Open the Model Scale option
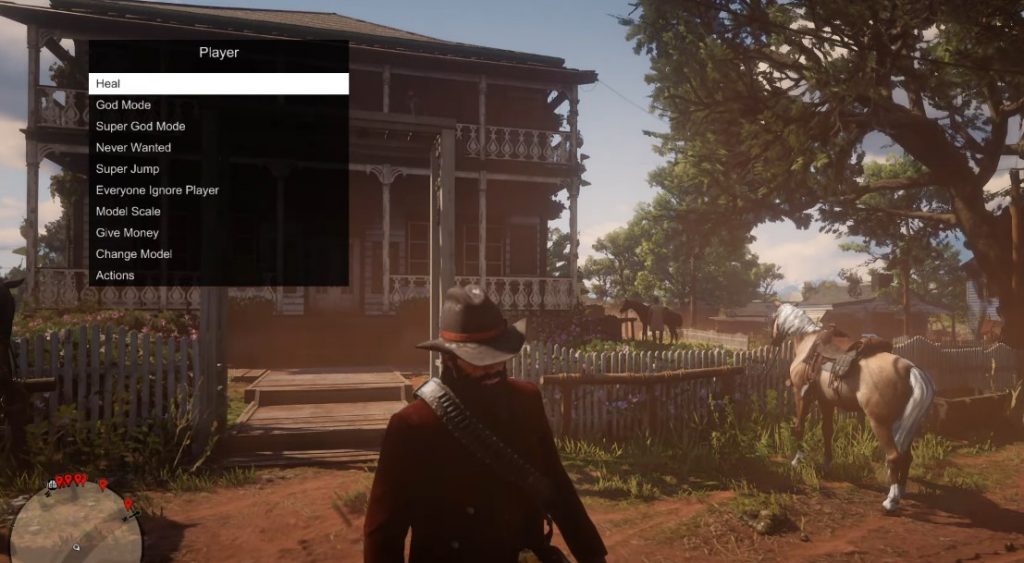Screen dimensions: 1024x563 [x=218, y=211]
